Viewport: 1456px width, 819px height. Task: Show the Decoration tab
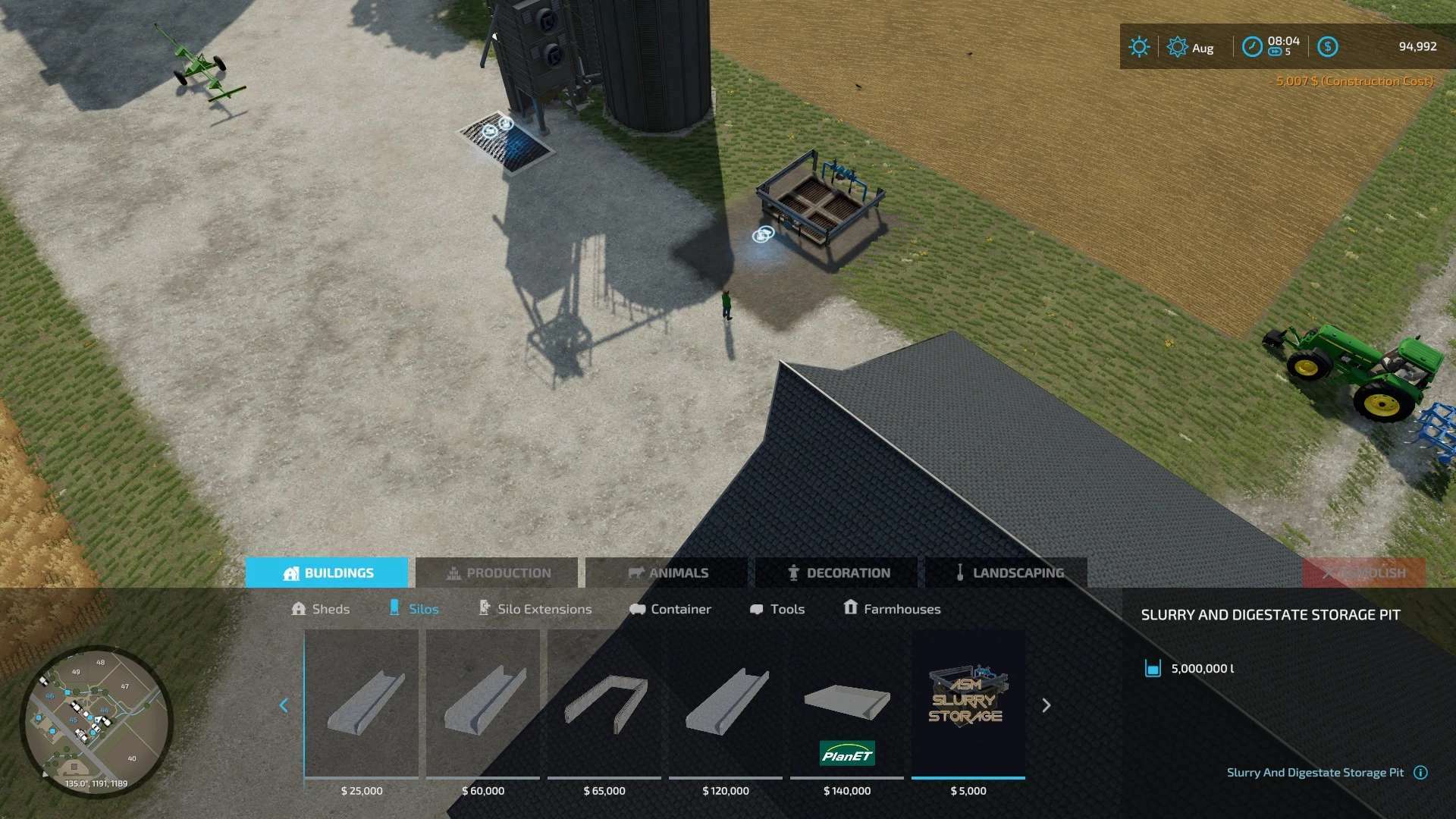coord(837,573)
